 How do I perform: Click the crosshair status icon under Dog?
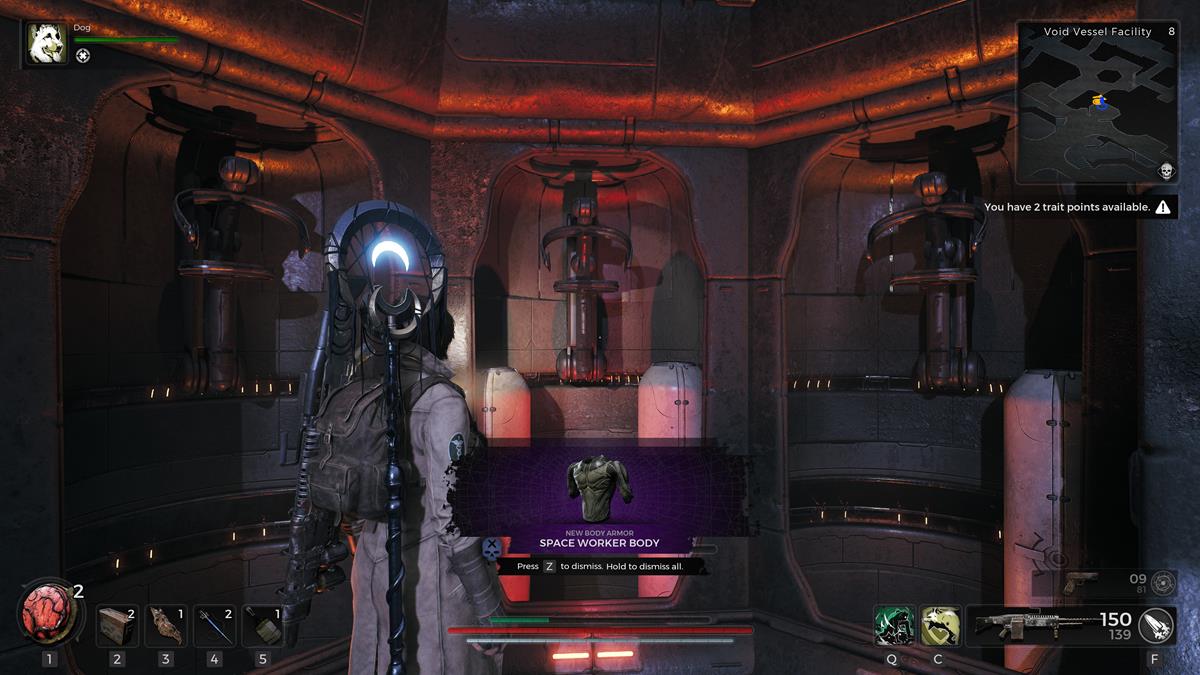[83, 56]
